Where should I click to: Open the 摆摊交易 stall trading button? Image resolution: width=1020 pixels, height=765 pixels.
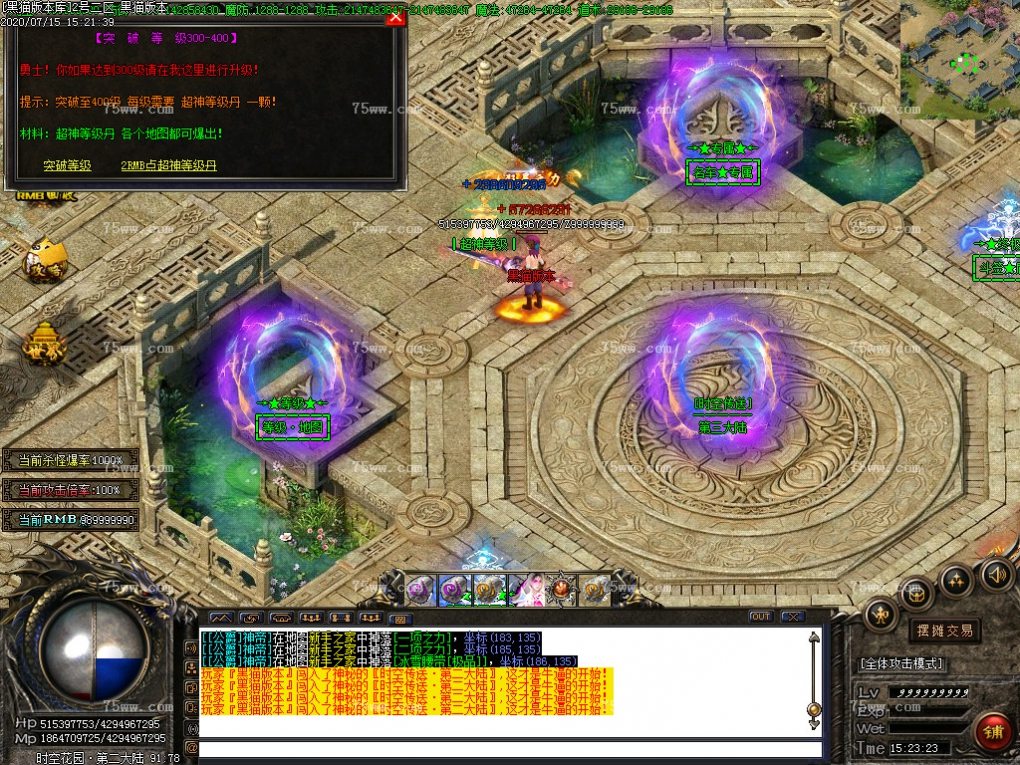tap(944, 630)
